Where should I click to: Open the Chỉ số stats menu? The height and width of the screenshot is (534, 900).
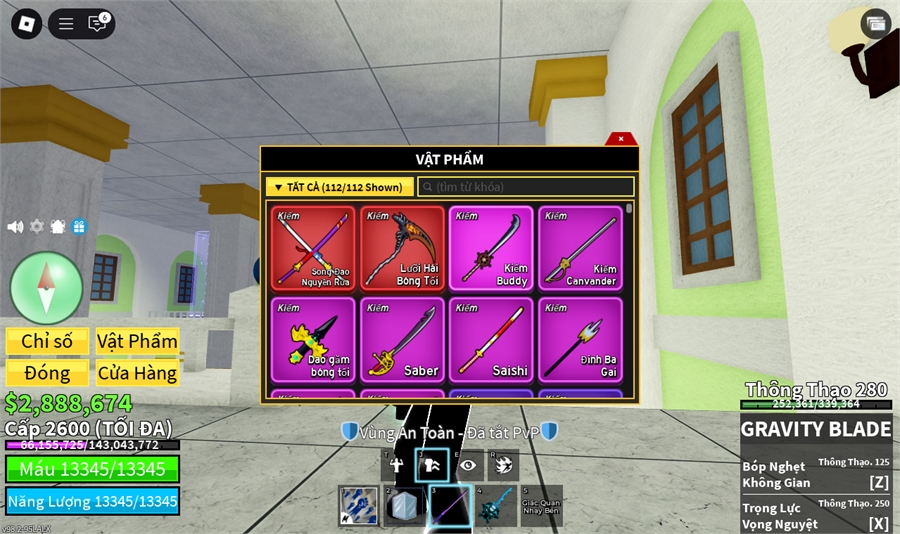(47, 341)
